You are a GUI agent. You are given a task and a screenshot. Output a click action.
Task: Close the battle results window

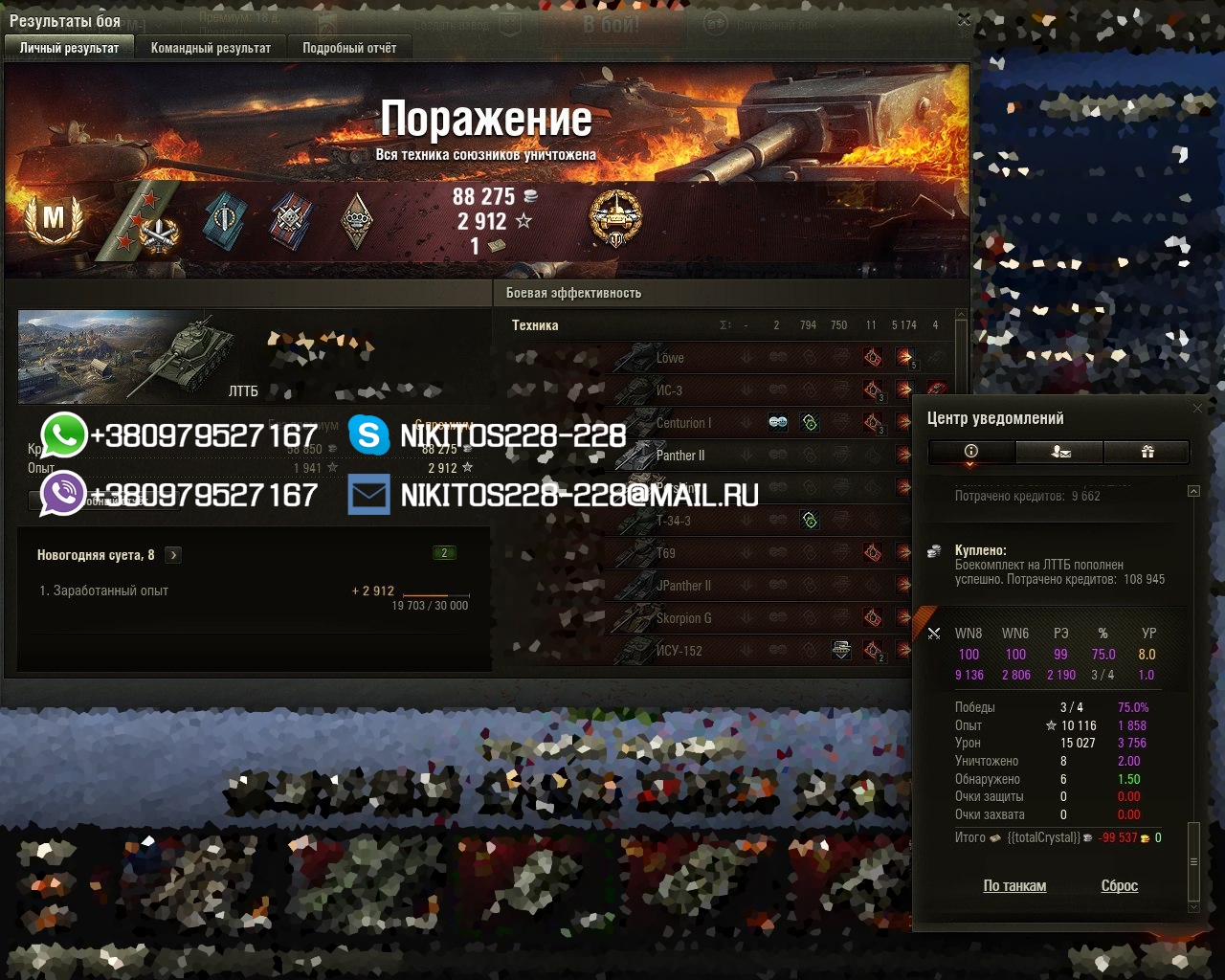click(964, 19)
